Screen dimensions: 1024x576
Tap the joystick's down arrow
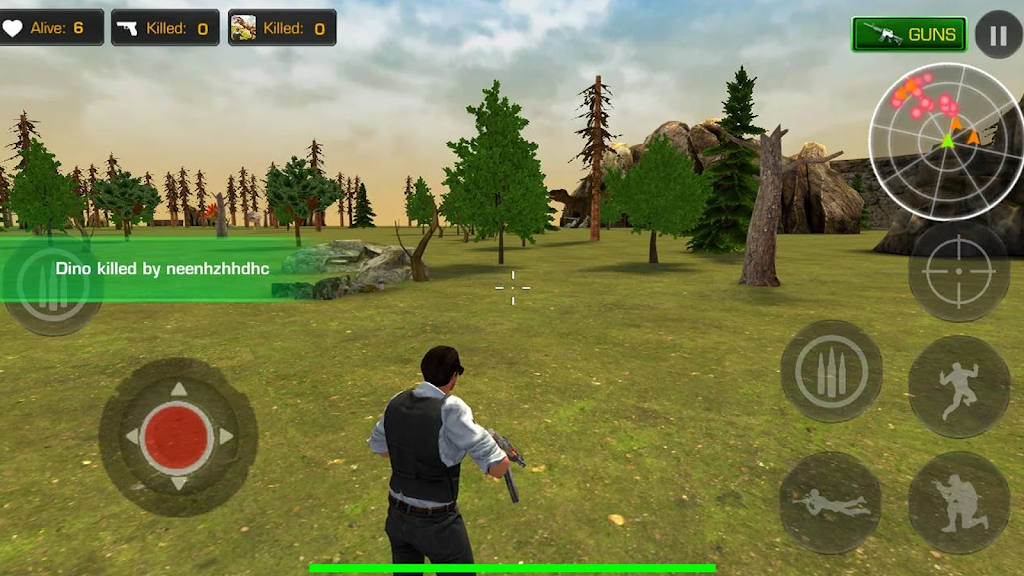[178, 484]
